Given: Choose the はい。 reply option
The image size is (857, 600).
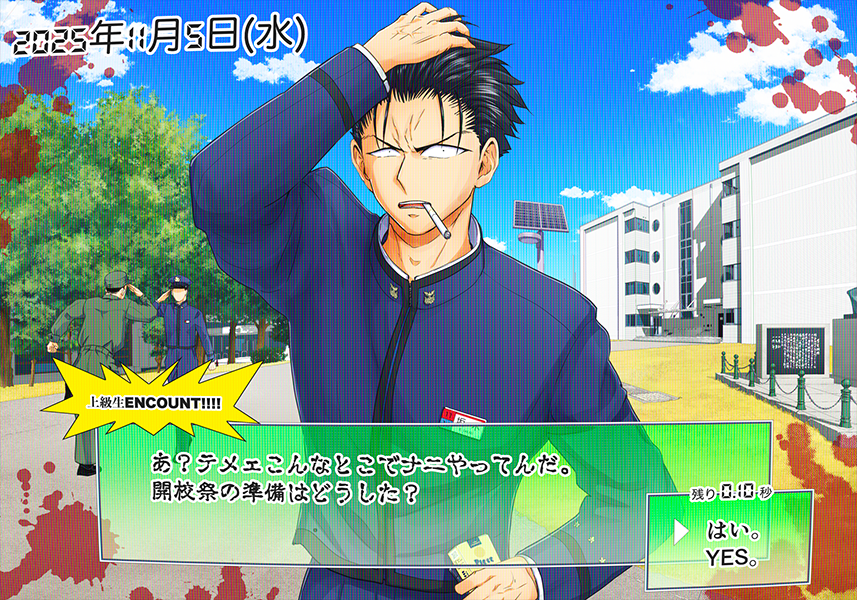Looking at the screenshot, I should pyautogui.click(x=731, y=530).
